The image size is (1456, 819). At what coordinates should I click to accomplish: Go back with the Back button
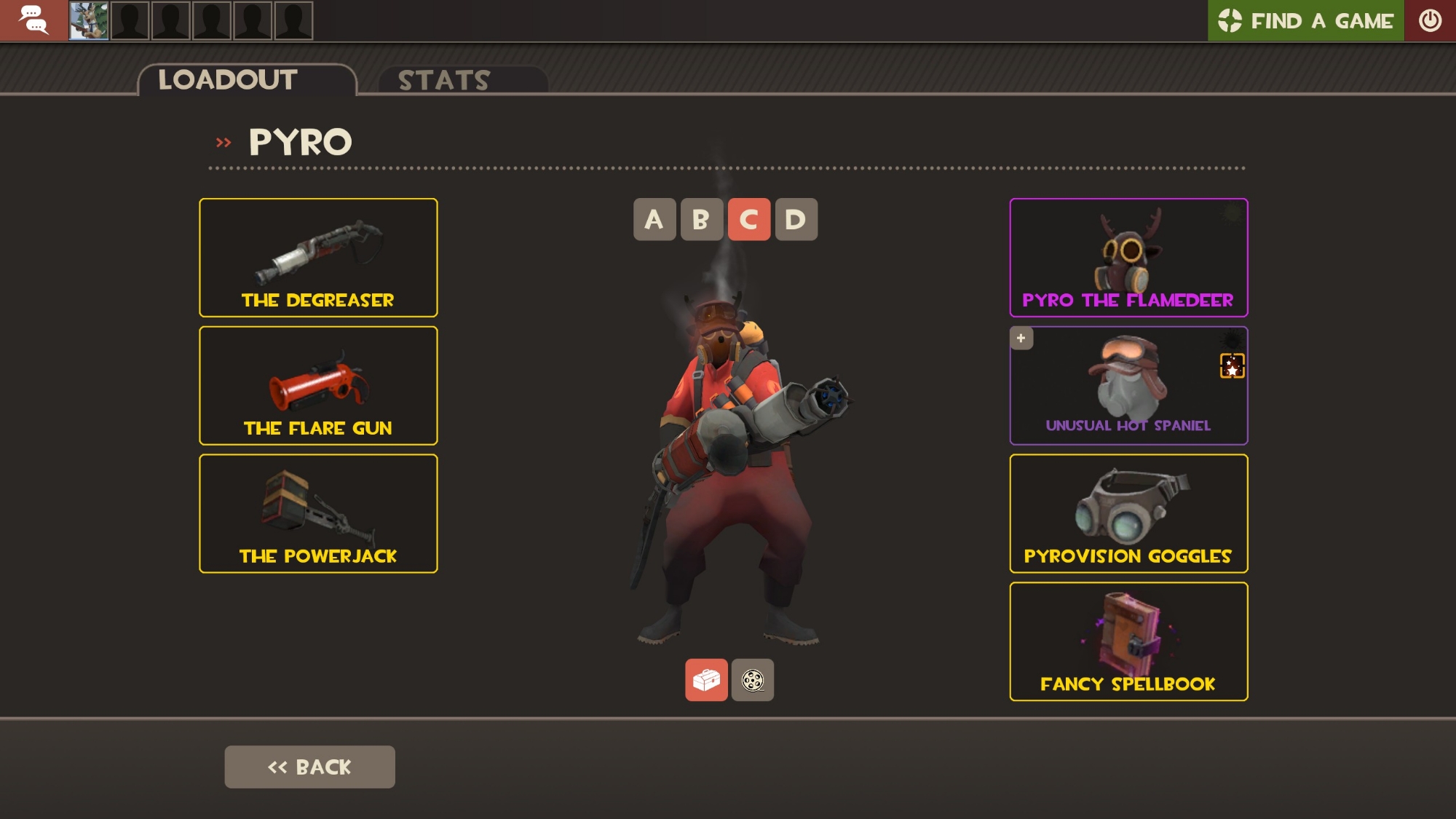pos(309,767)
